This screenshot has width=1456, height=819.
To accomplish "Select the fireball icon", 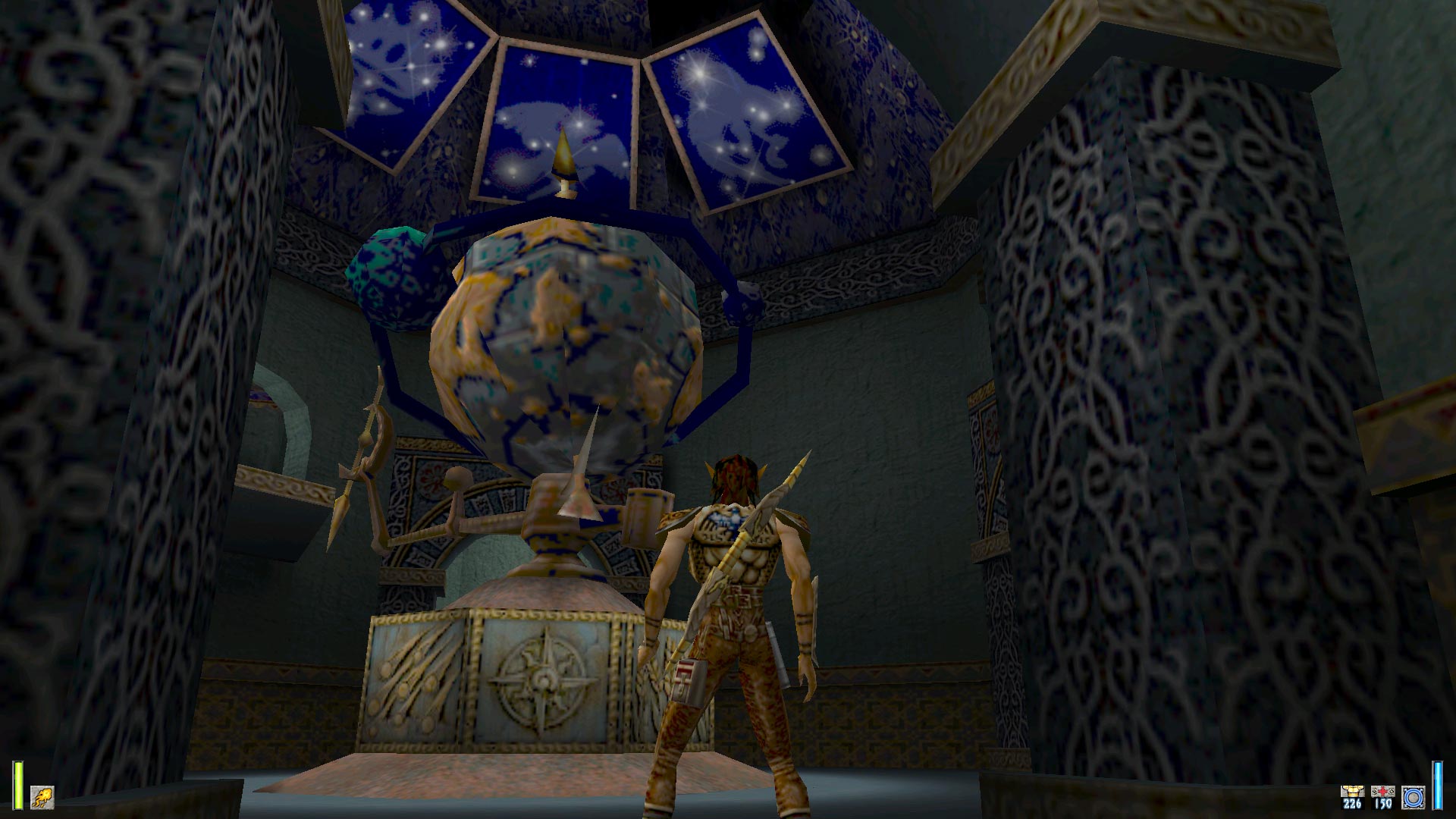I will (42, 797).
